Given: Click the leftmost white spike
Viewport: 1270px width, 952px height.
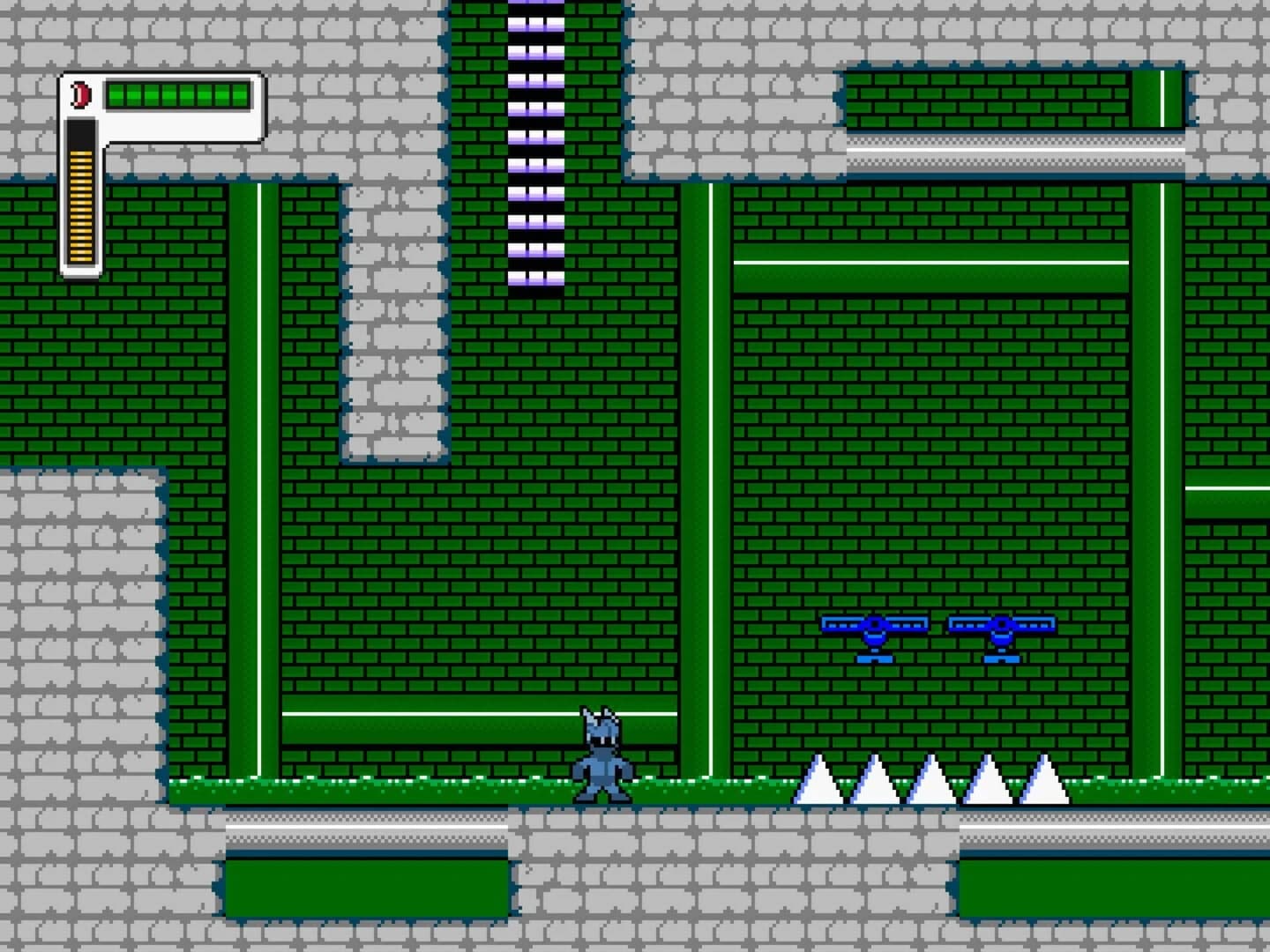Looking at the screenshot, I should [x=816, y=785].
